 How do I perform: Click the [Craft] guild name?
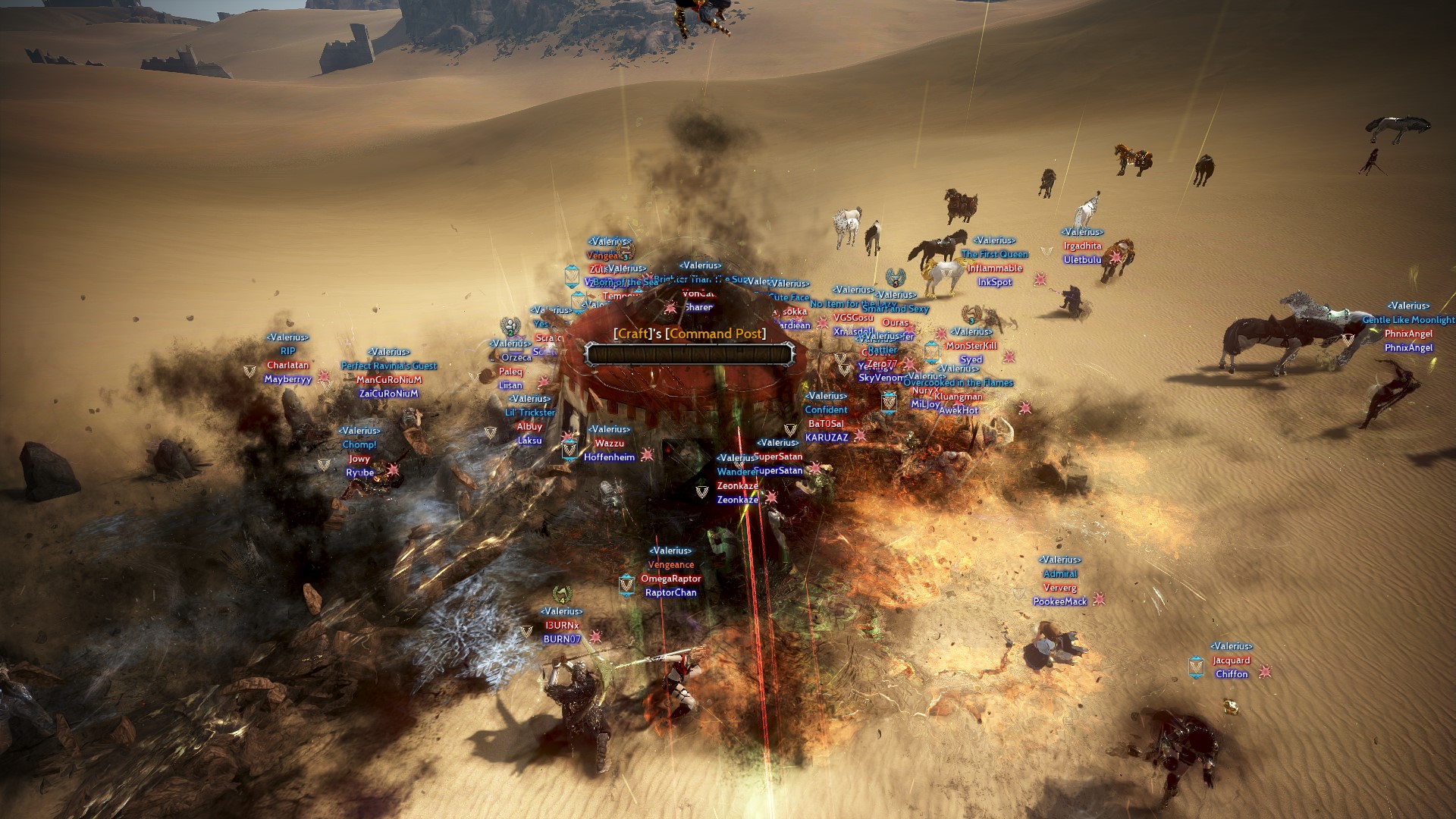click(x=632, y=334)
